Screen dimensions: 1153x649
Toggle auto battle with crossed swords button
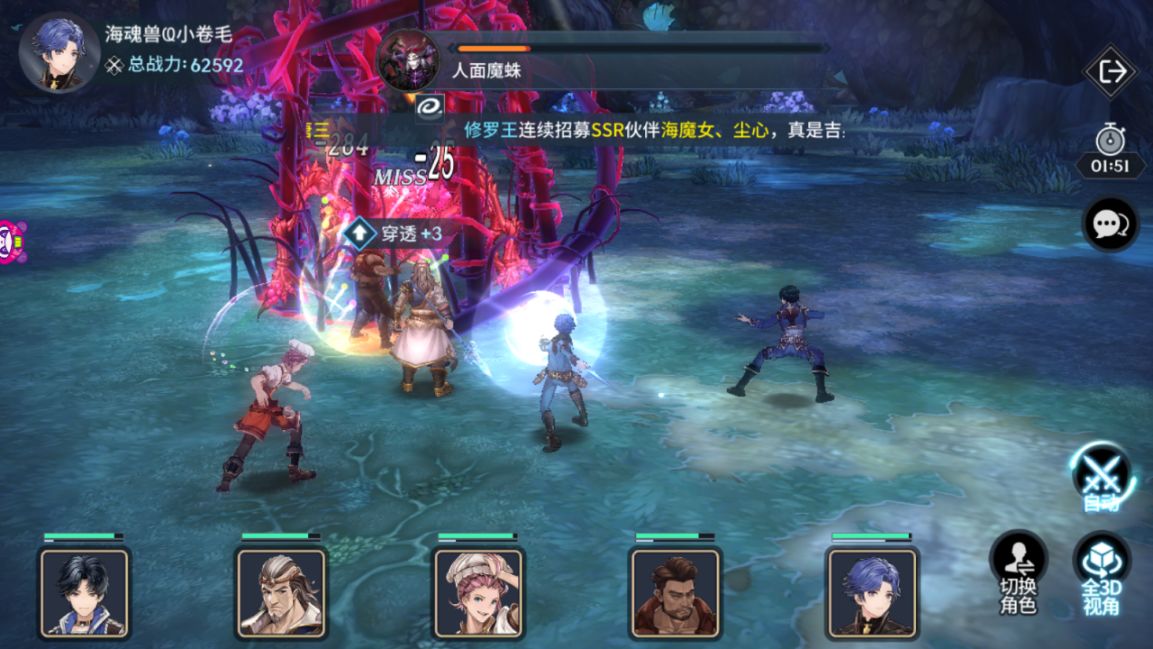[1101, 474]
